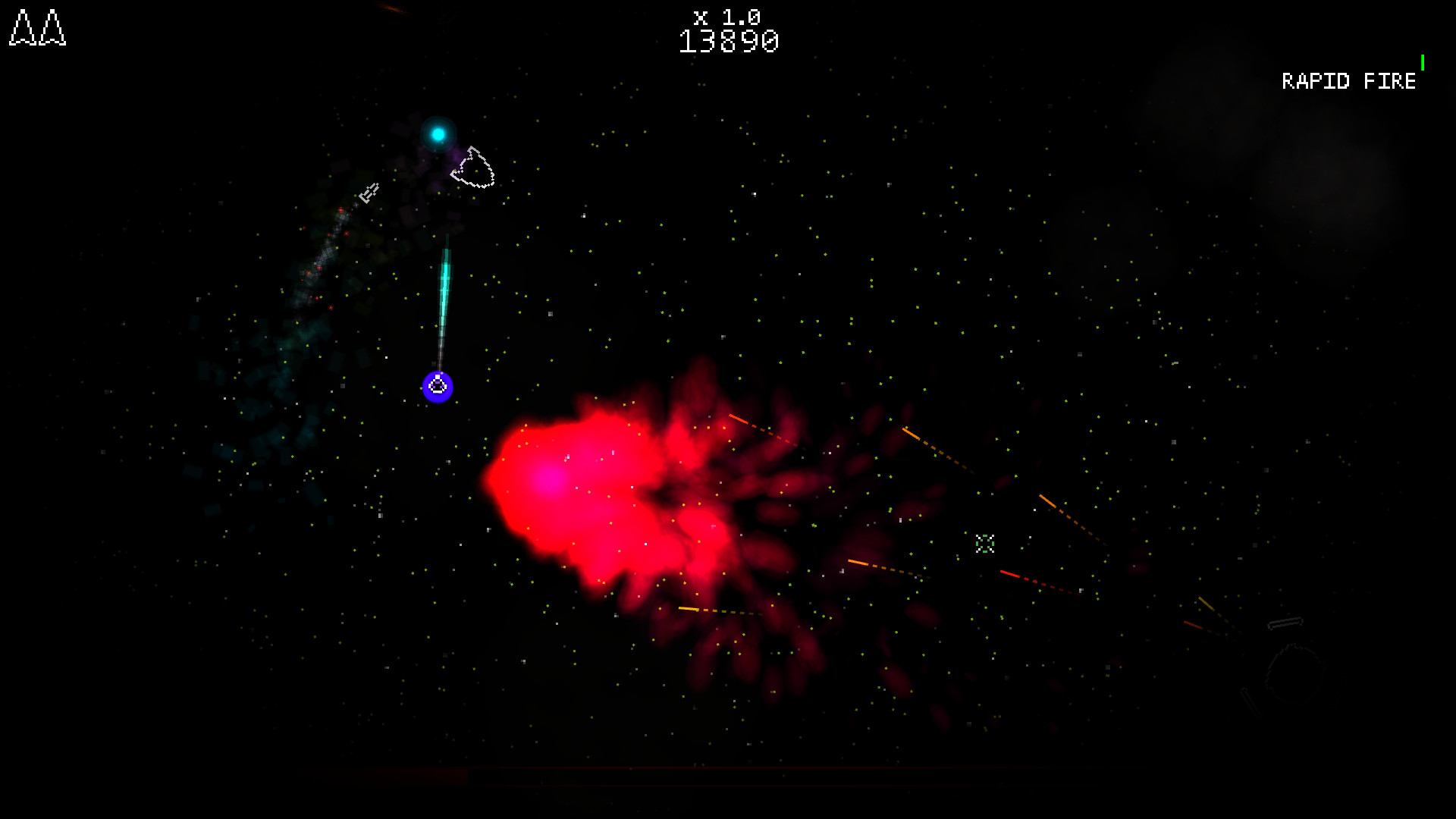The image size is (1456, 819).
Task: Click the blue ring power-up
Action: tap(438, 387)
